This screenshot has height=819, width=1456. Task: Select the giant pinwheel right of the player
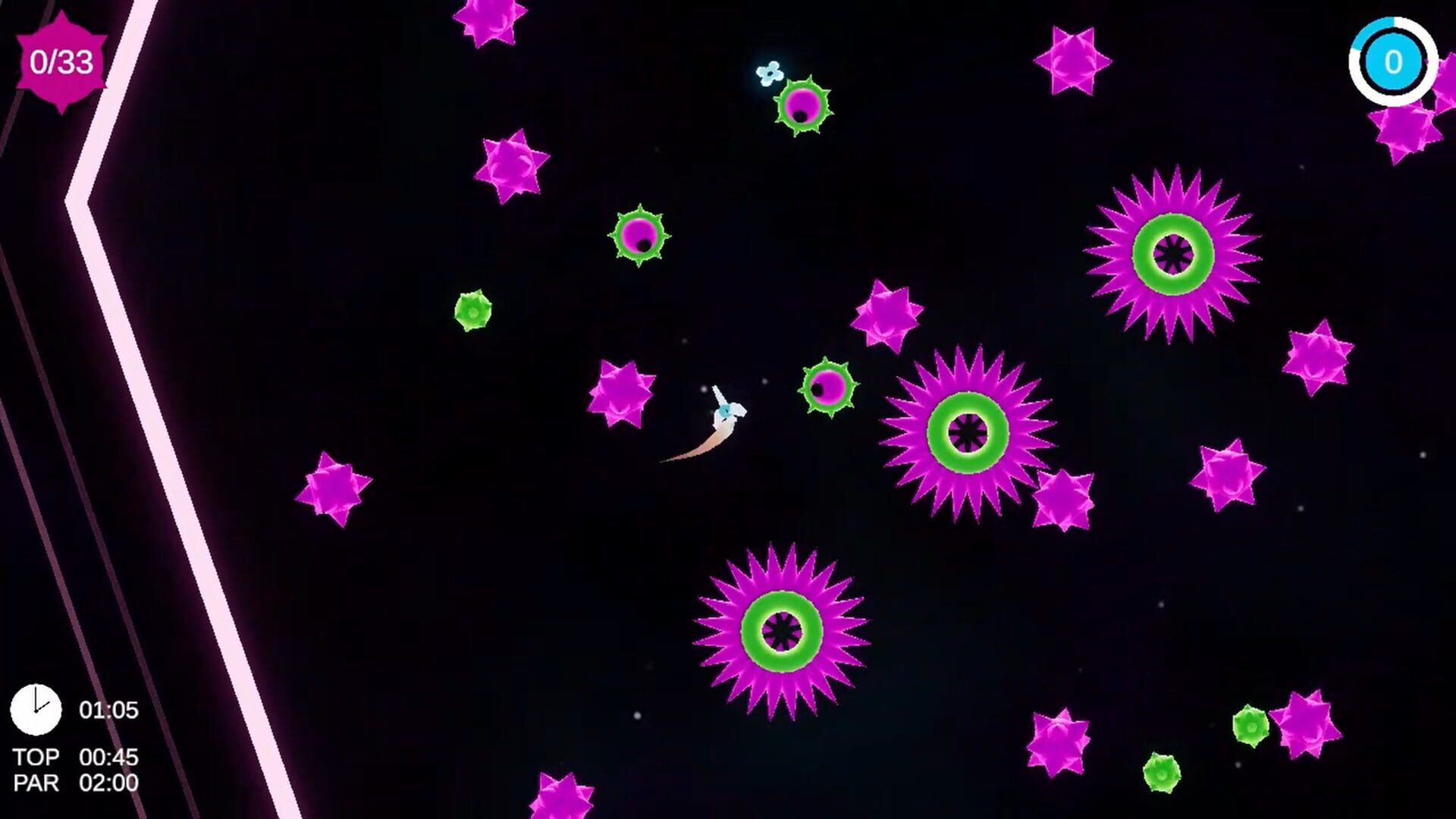click(x=967, y=432)
